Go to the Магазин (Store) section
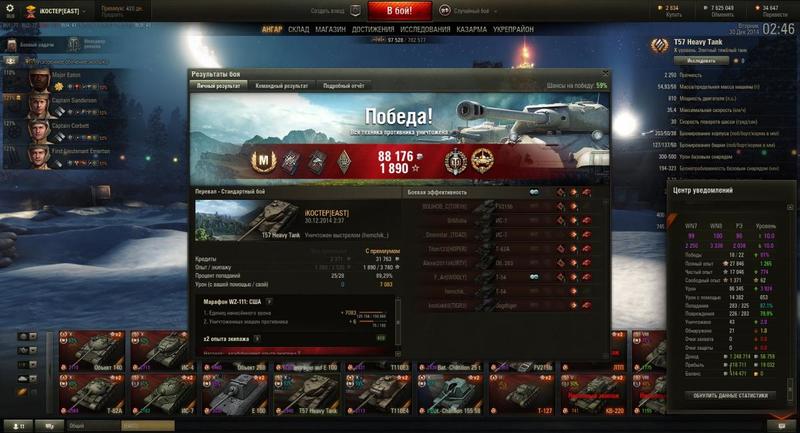 point(331,30)
